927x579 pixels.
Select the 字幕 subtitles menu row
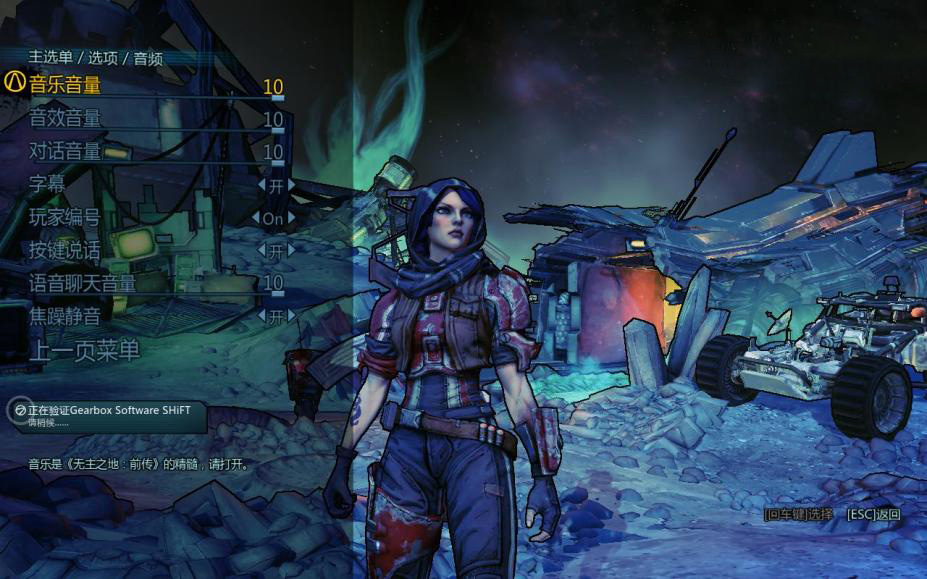tap(50, 185)
